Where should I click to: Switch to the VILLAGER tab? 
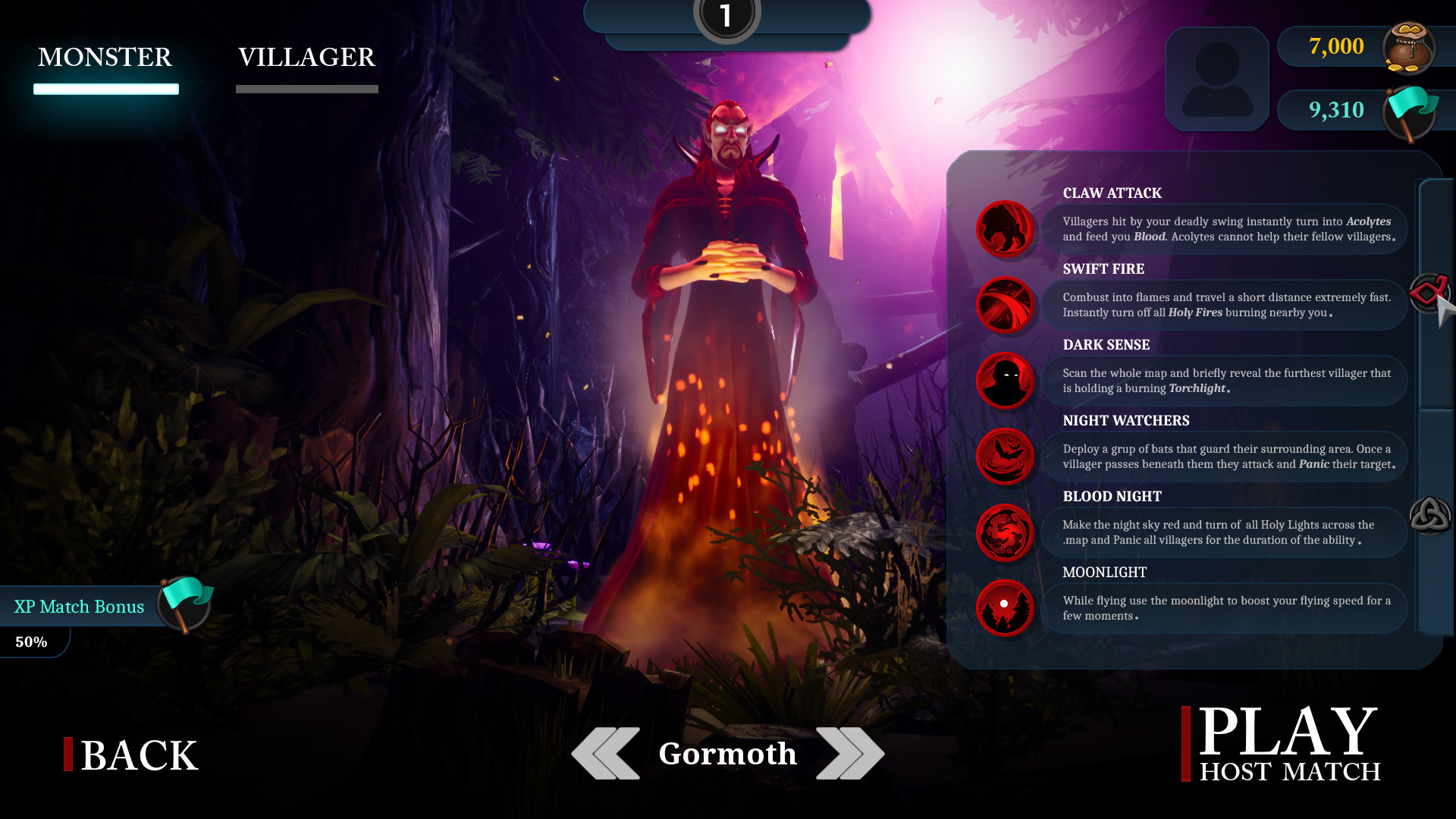[307, 58]
